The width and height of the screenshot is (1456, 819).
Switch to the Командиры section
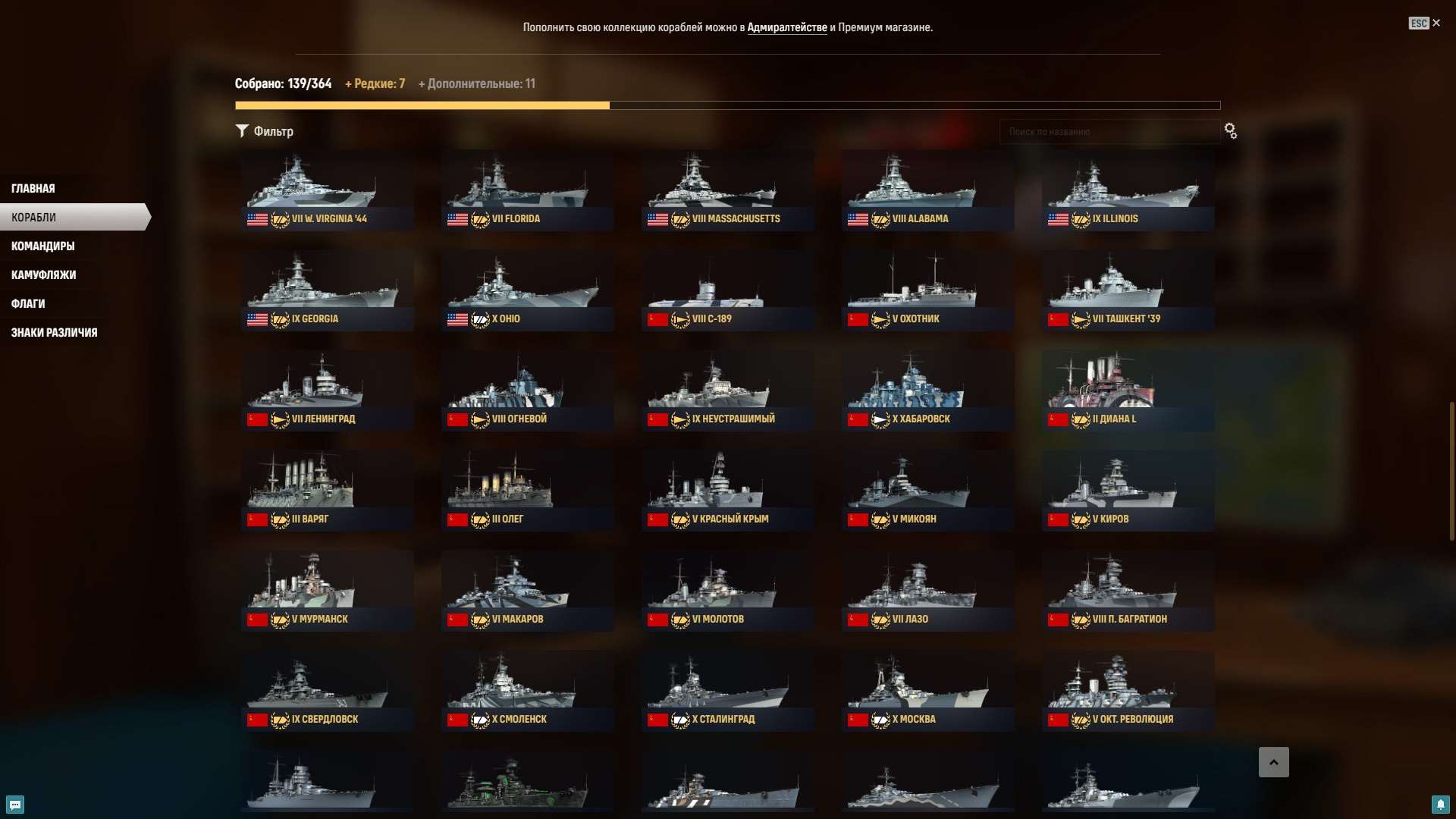[42, 246]
